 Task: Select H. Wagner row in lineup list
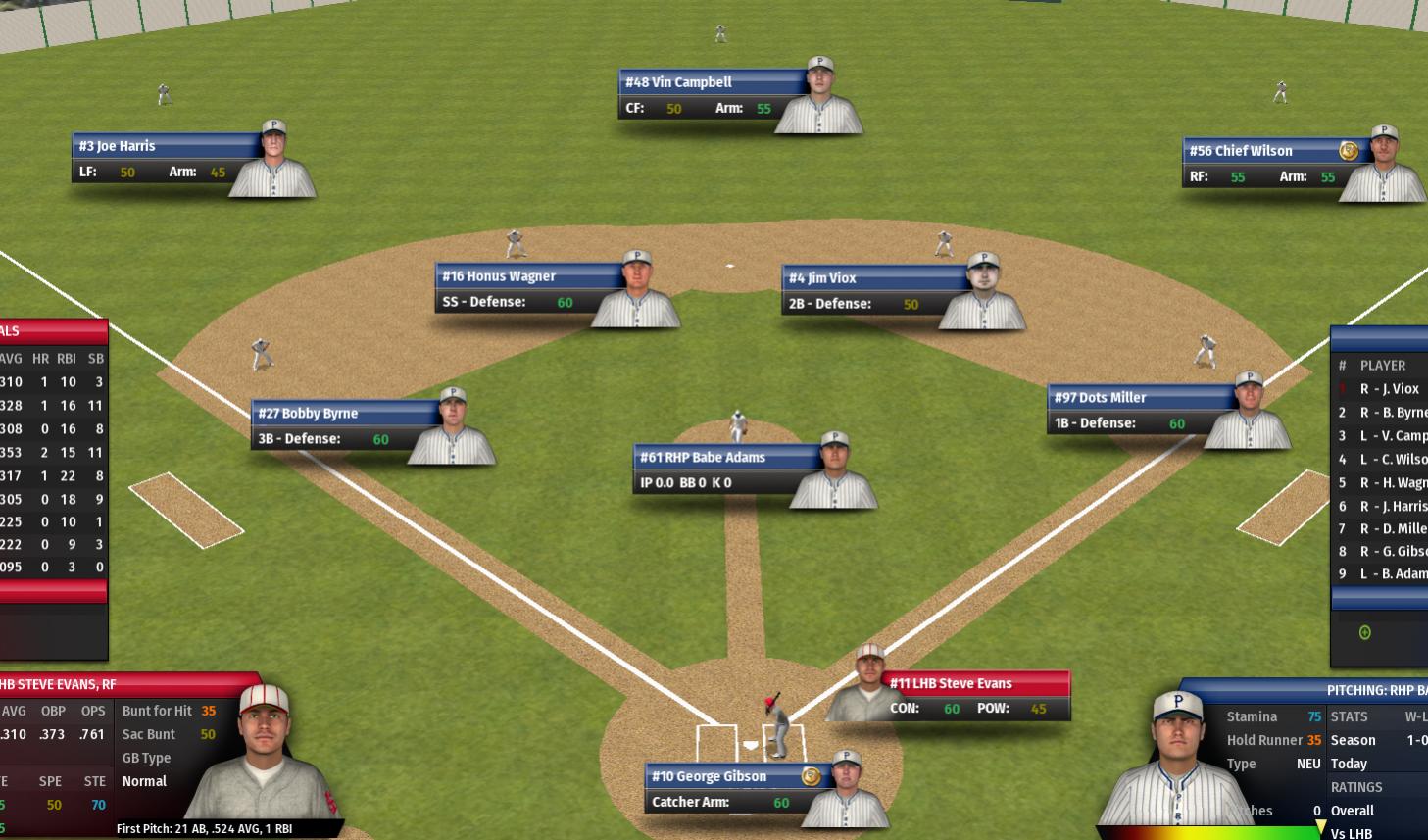click(1384, 482)
